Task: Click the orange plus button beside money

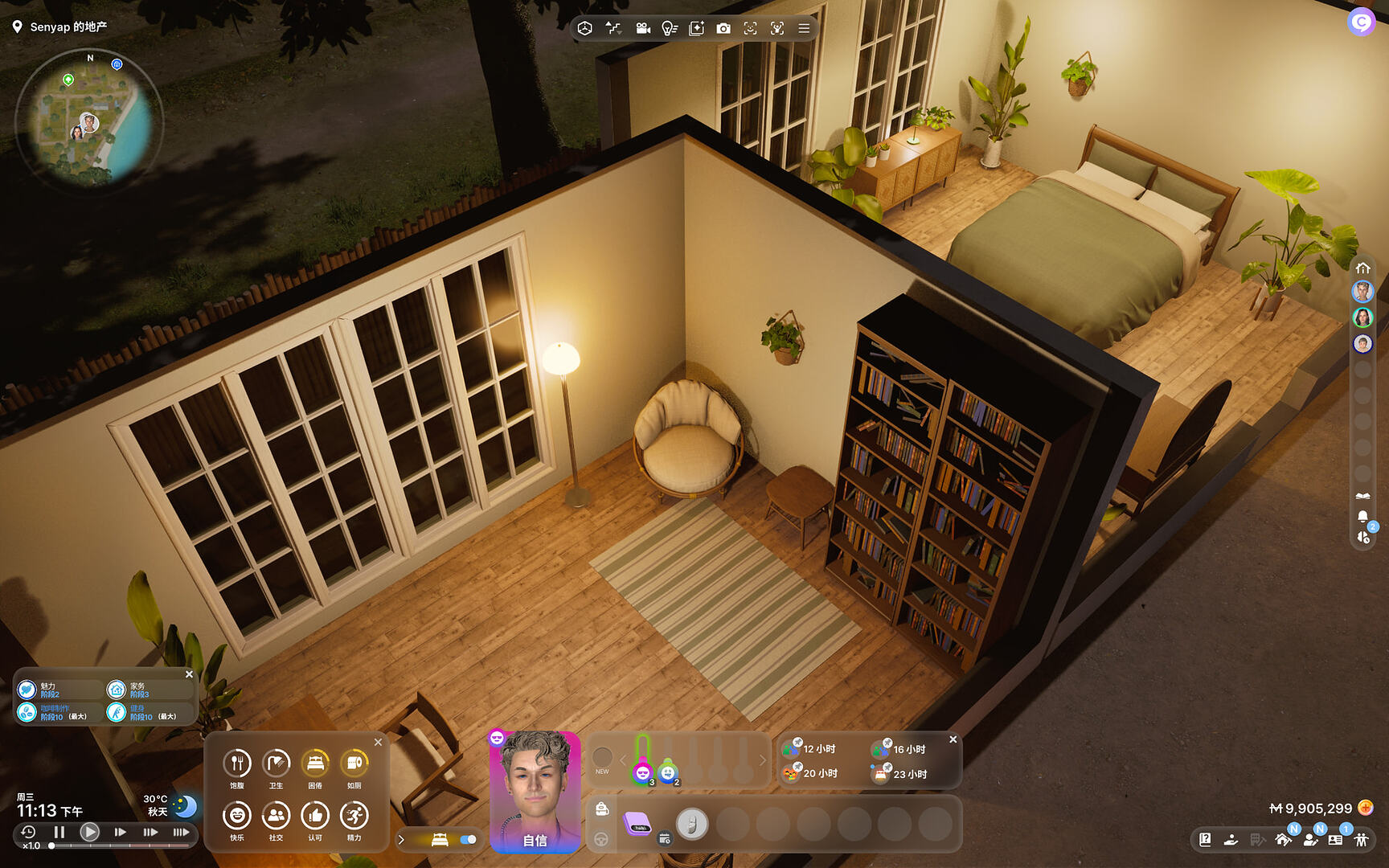Action: [x=1365, y=808]
